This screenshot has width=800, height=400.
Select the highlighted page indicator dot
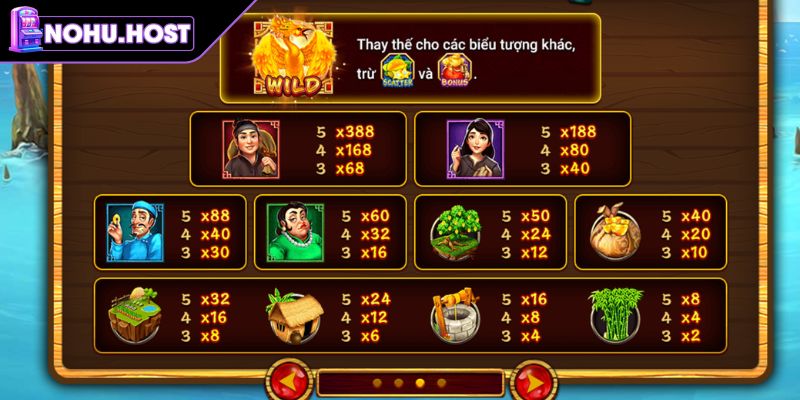pyautogui.click(x=420, y=383)
